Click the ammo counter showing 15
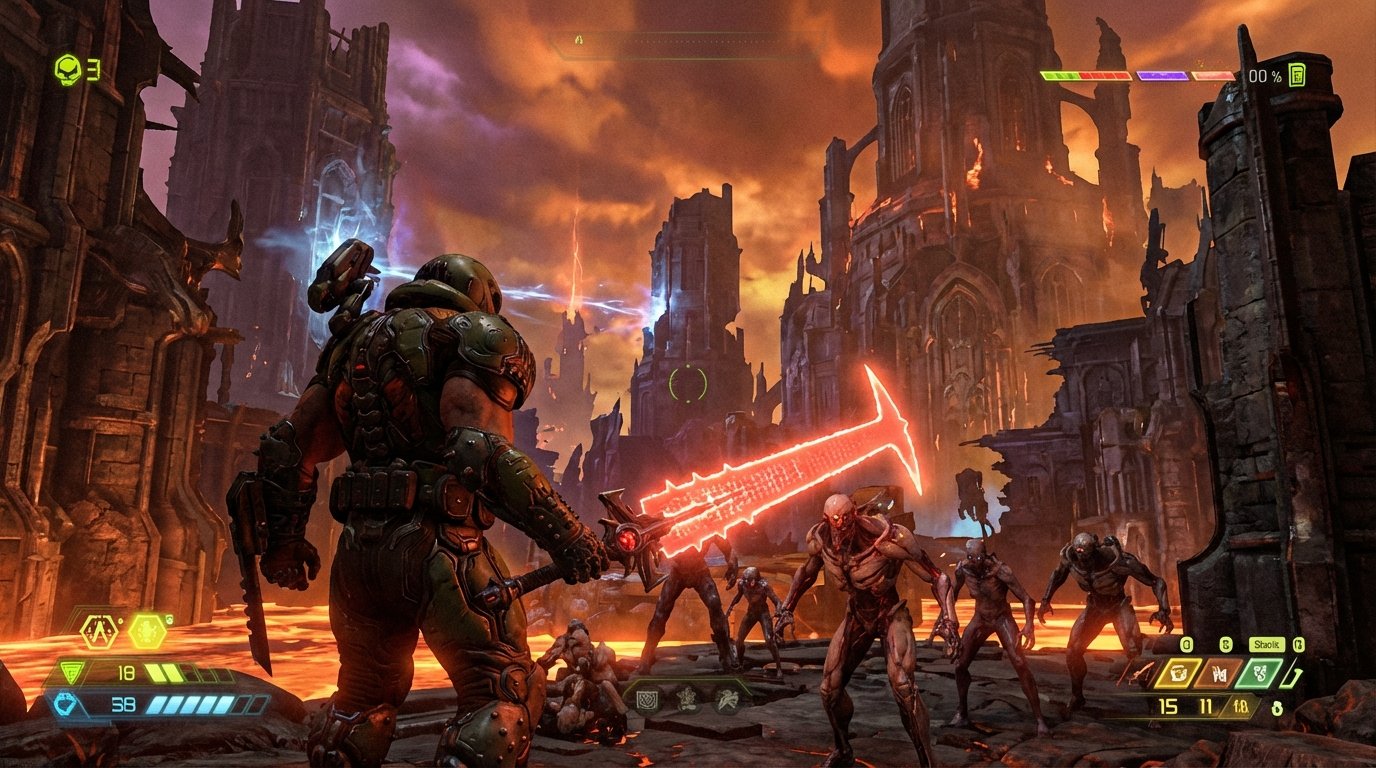1376x768 pixels. [1167, 705]
